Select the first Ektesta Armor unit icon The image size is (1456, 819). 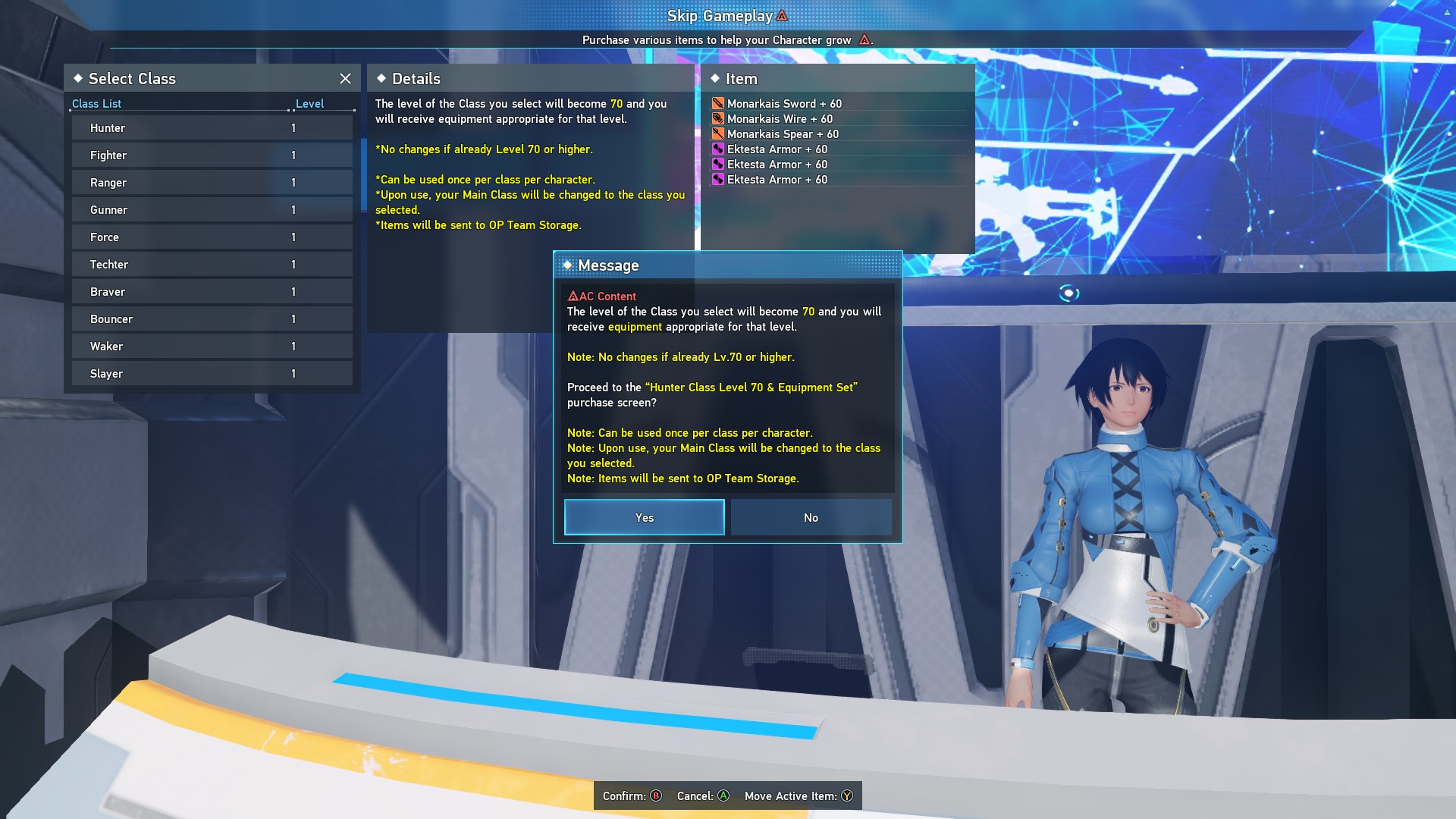tap(718, 149)
